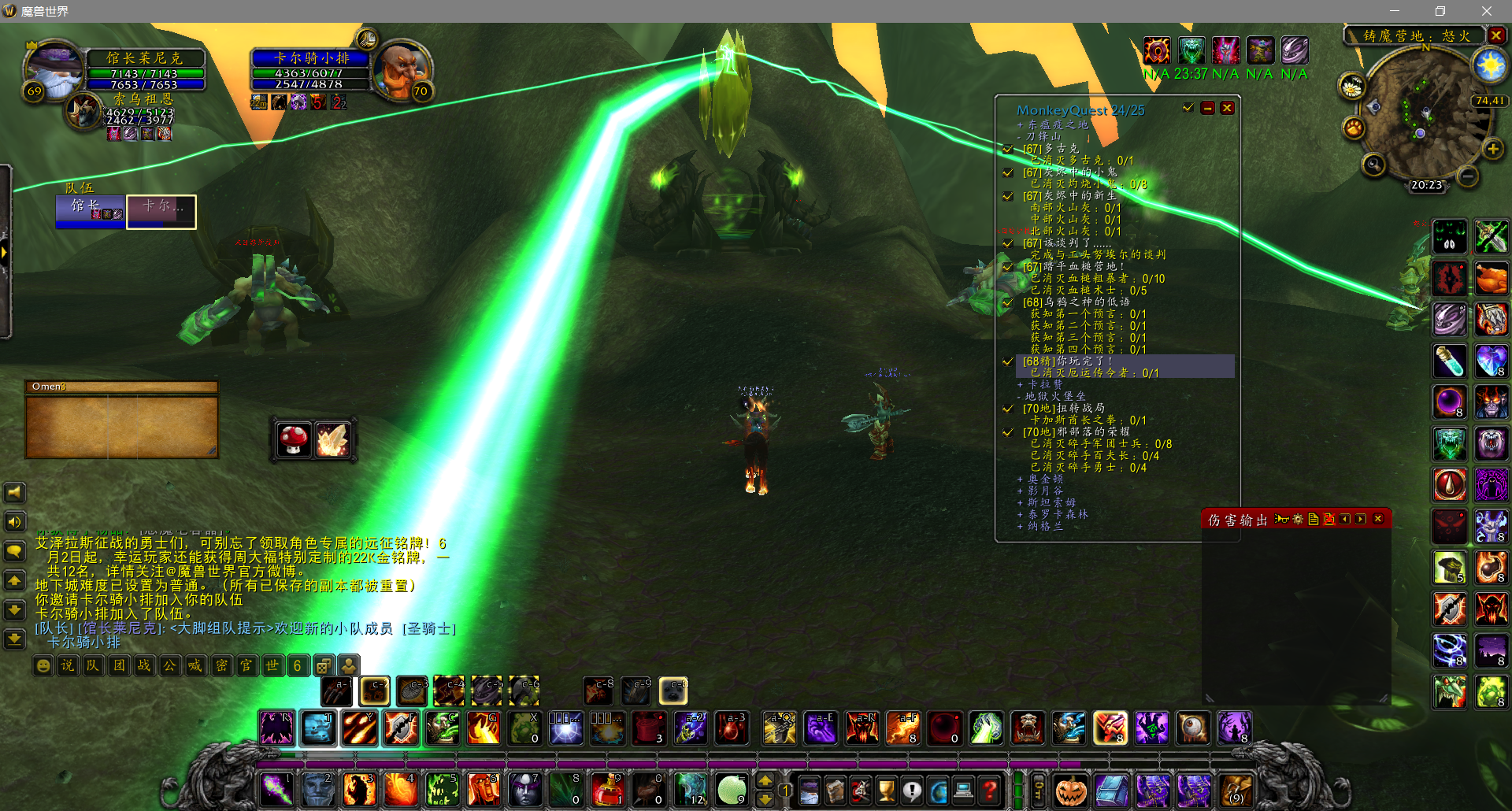Zoom out on the minimap

coord(1467,177)
